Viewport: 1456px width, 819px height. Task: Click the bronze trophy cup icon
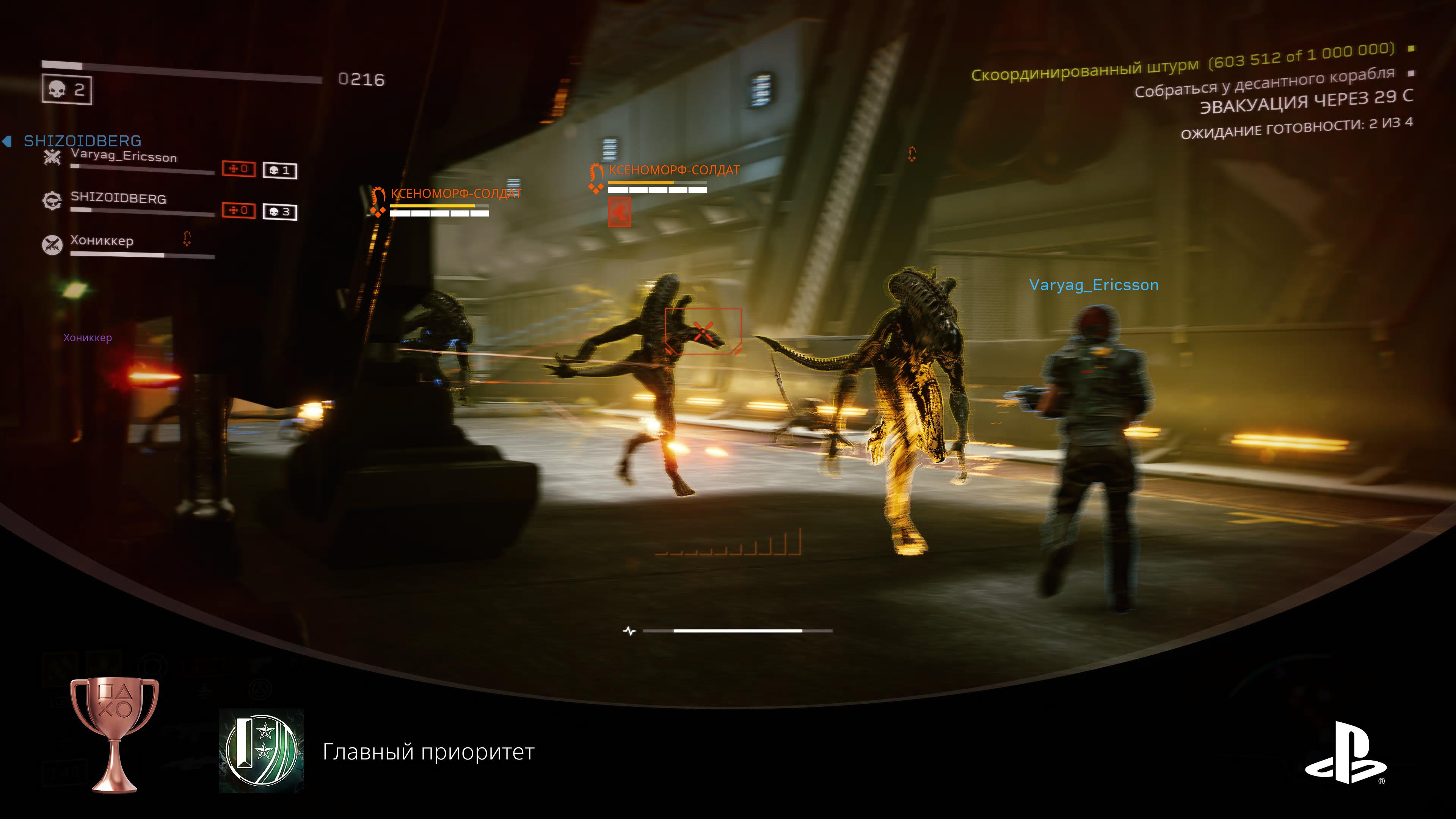(115, 734)
